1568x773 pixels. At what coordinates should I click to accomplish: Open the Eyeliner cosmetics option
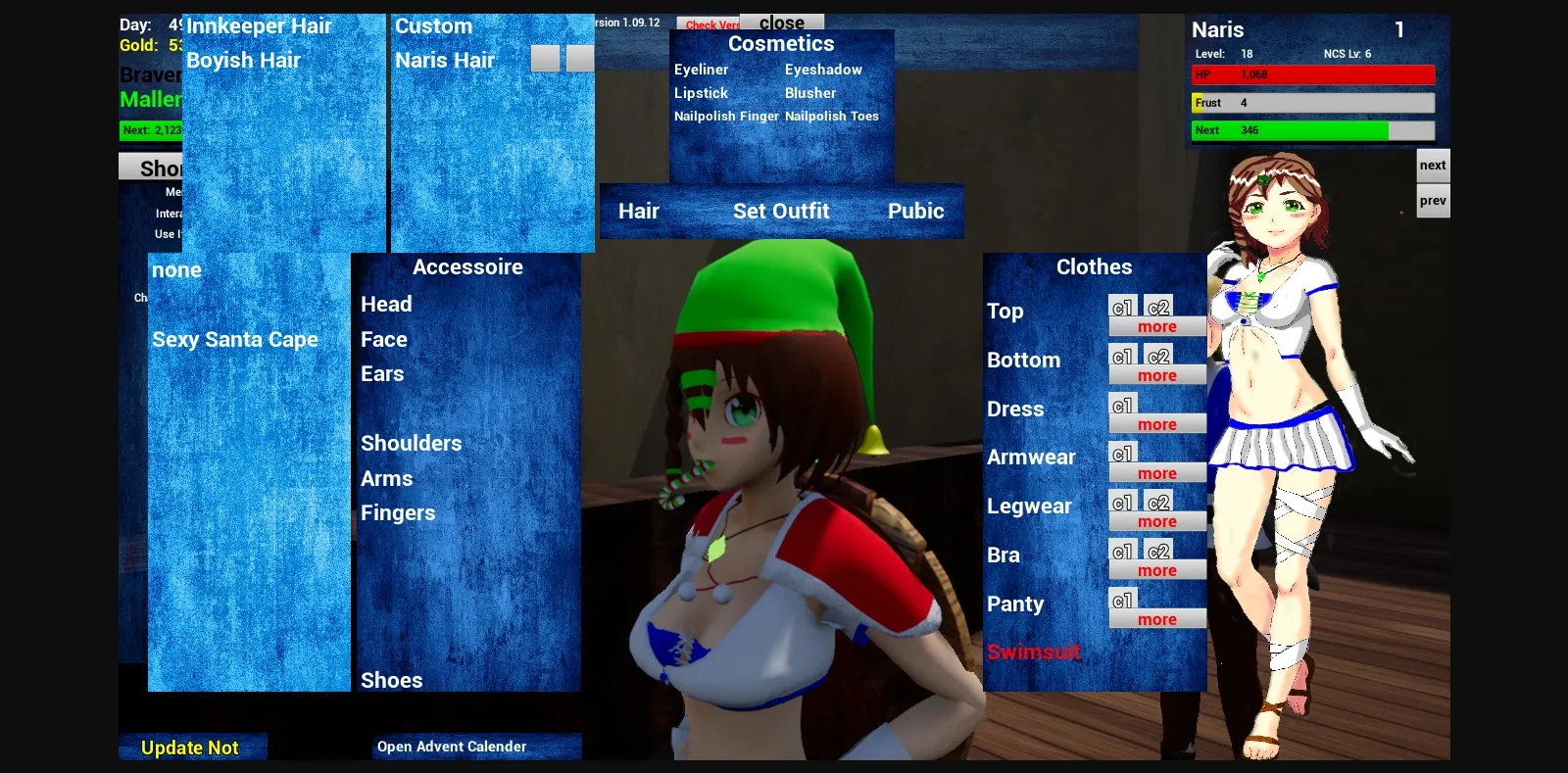pos(700,70)
